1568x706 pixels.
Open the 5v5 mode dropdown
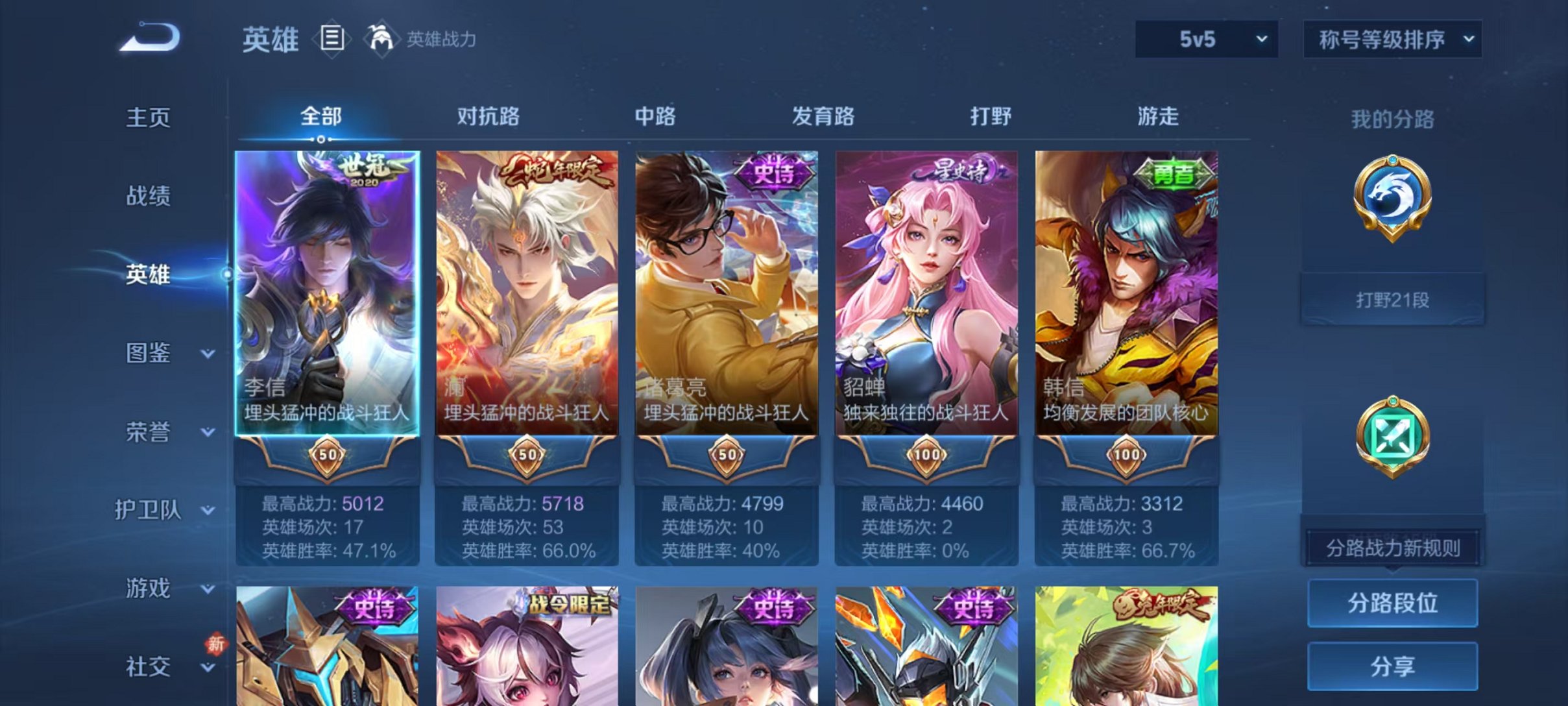1205,40
